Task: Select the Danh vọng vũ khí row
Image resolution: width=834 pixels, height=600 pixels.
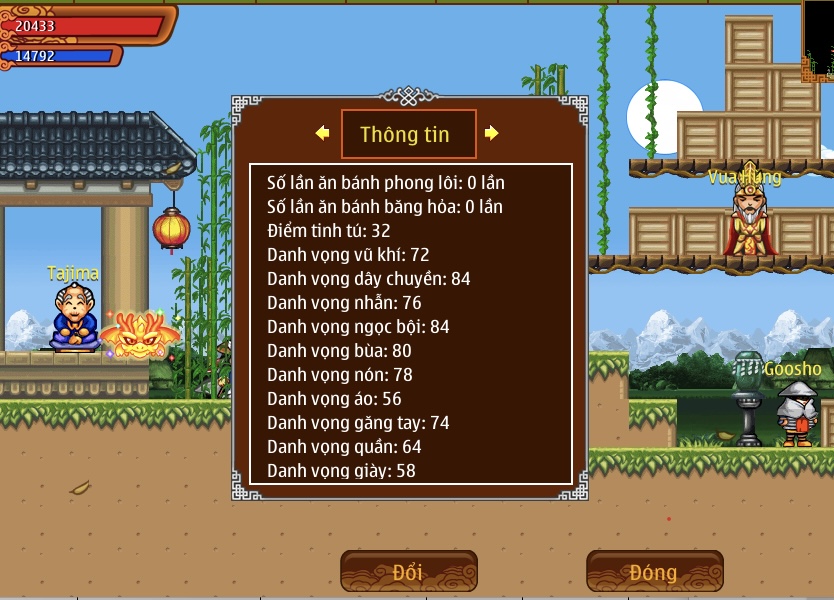Action: point(348,255)
